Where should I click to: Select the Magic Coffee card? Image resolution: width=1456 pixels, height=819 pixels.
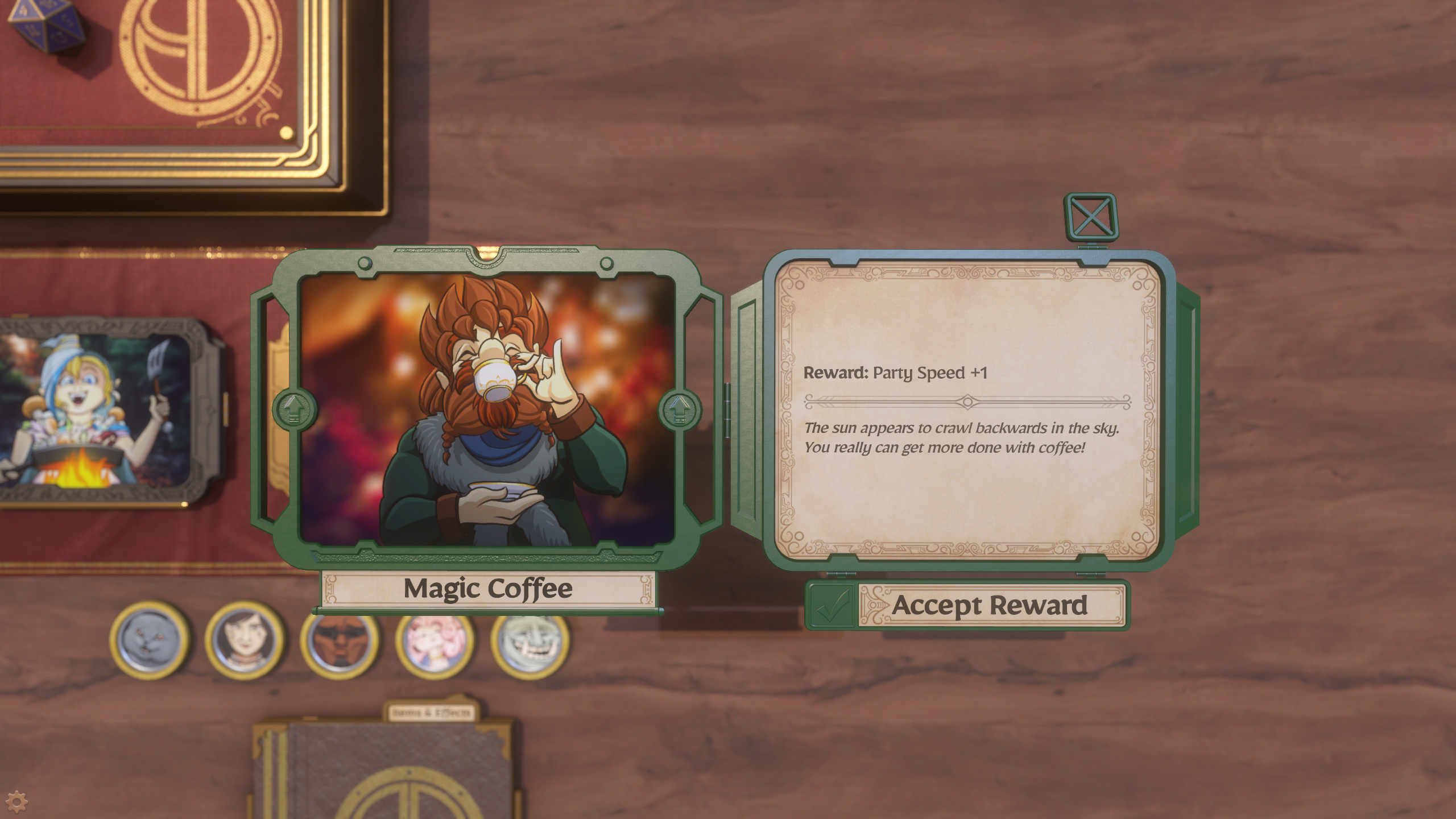click(x=487, y=409)
